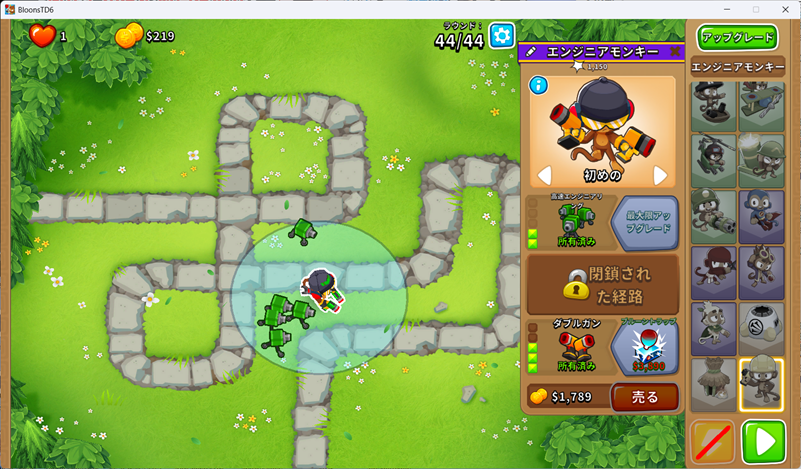Show Engineer Monkey info
This screenshot has height=469, width=801.
coord(538,85)
